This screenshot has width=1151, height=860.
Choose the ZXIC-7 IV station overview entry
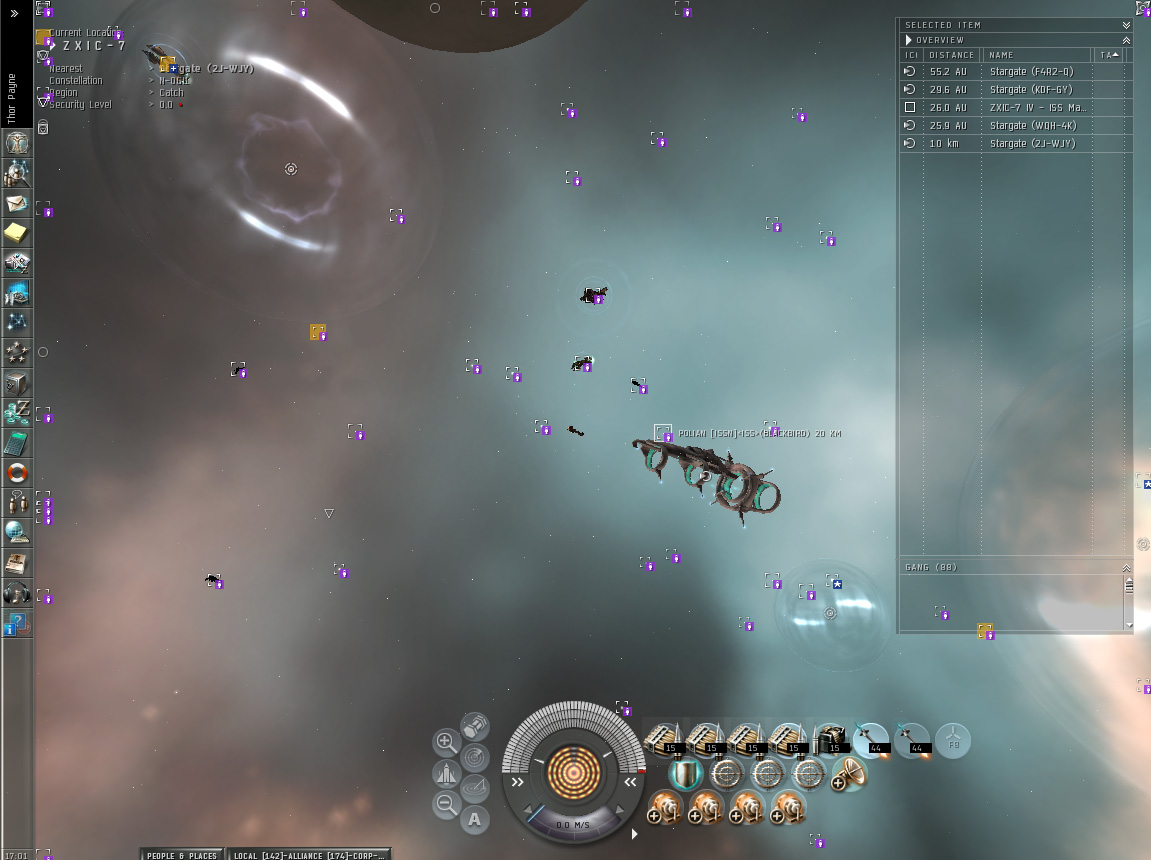pos(1030,108)
